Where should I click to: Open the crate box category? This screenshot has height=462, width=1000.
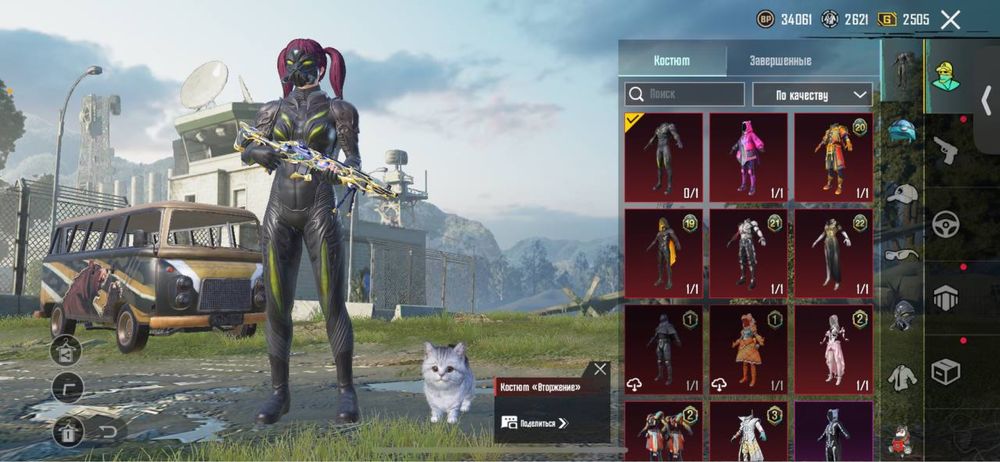click(945, 371)
